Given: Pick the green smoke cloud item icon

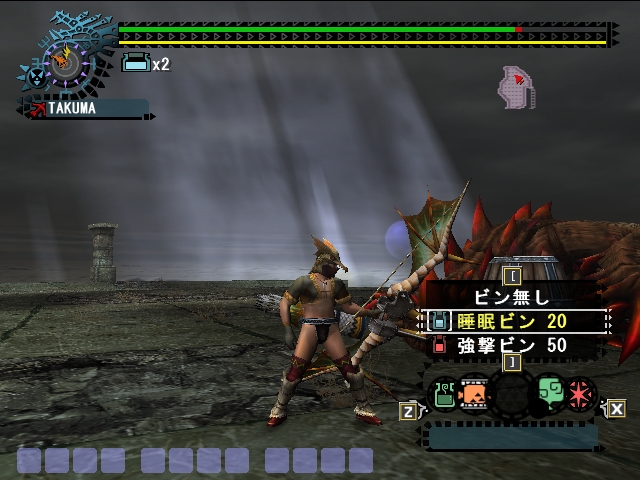Looking at the screenshot, I should coord(549,392).
